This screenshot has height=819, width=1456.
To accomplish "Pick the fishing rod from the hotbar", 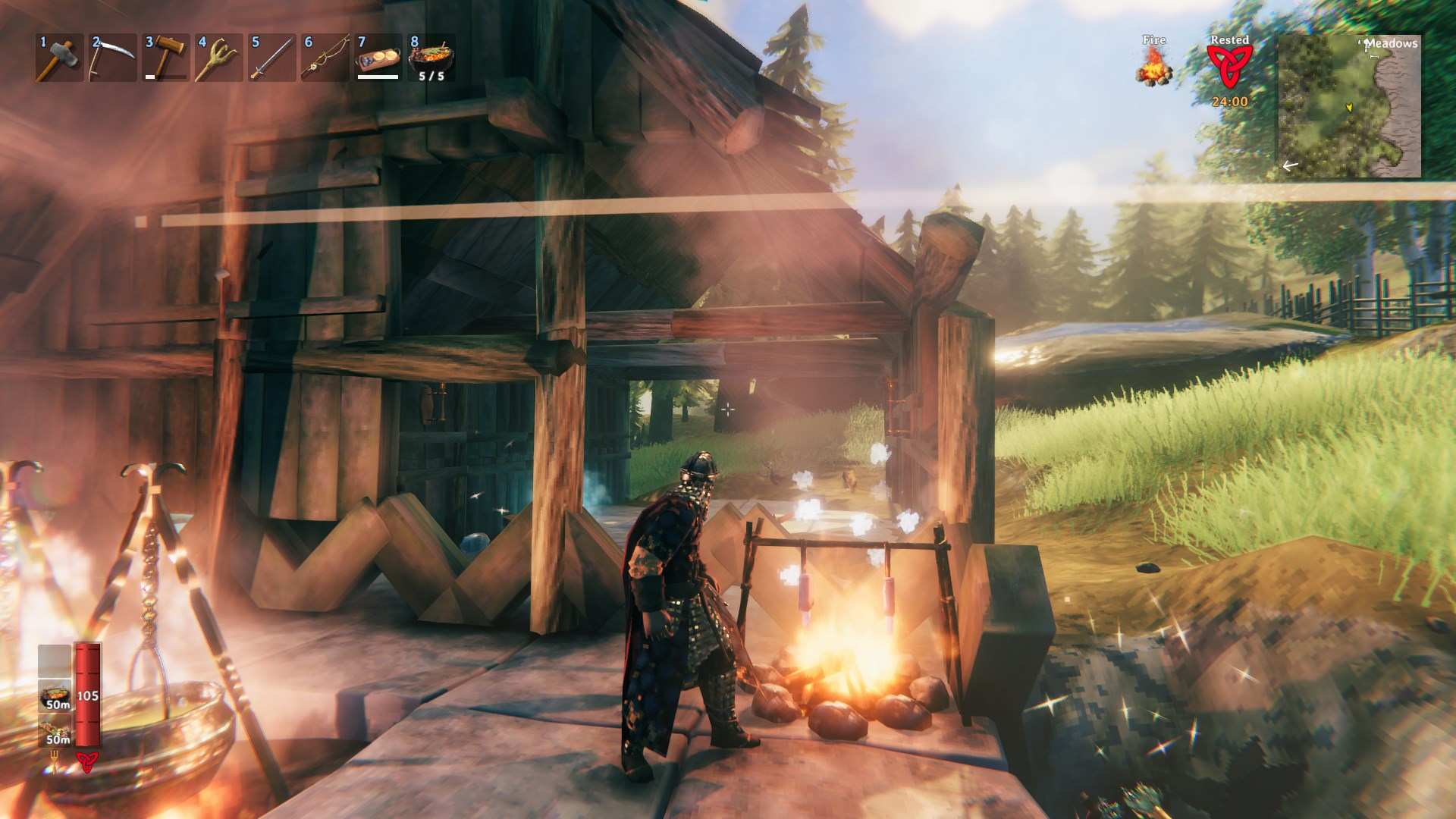I will point(324,58).
